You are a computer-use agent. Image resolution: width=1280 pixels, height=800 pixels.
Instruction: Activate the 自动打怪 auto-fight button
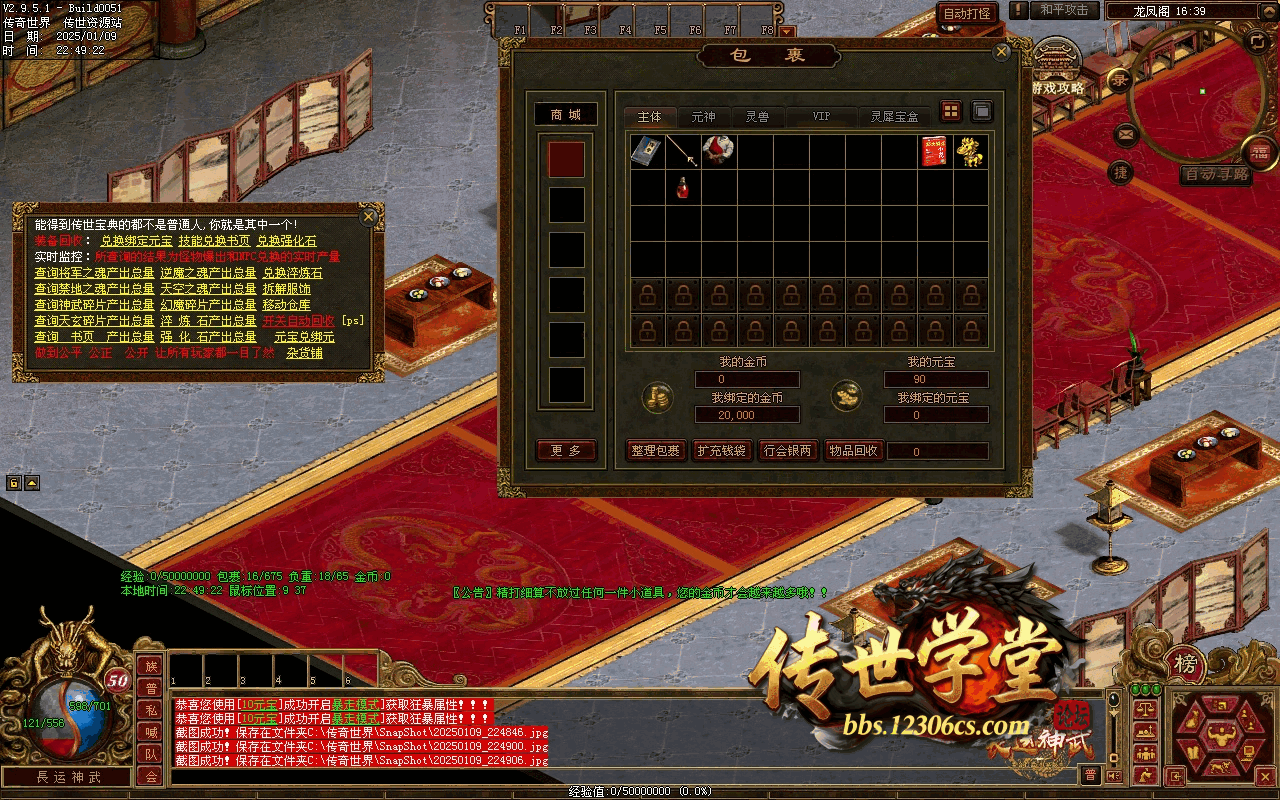click(x=967, y=13)
